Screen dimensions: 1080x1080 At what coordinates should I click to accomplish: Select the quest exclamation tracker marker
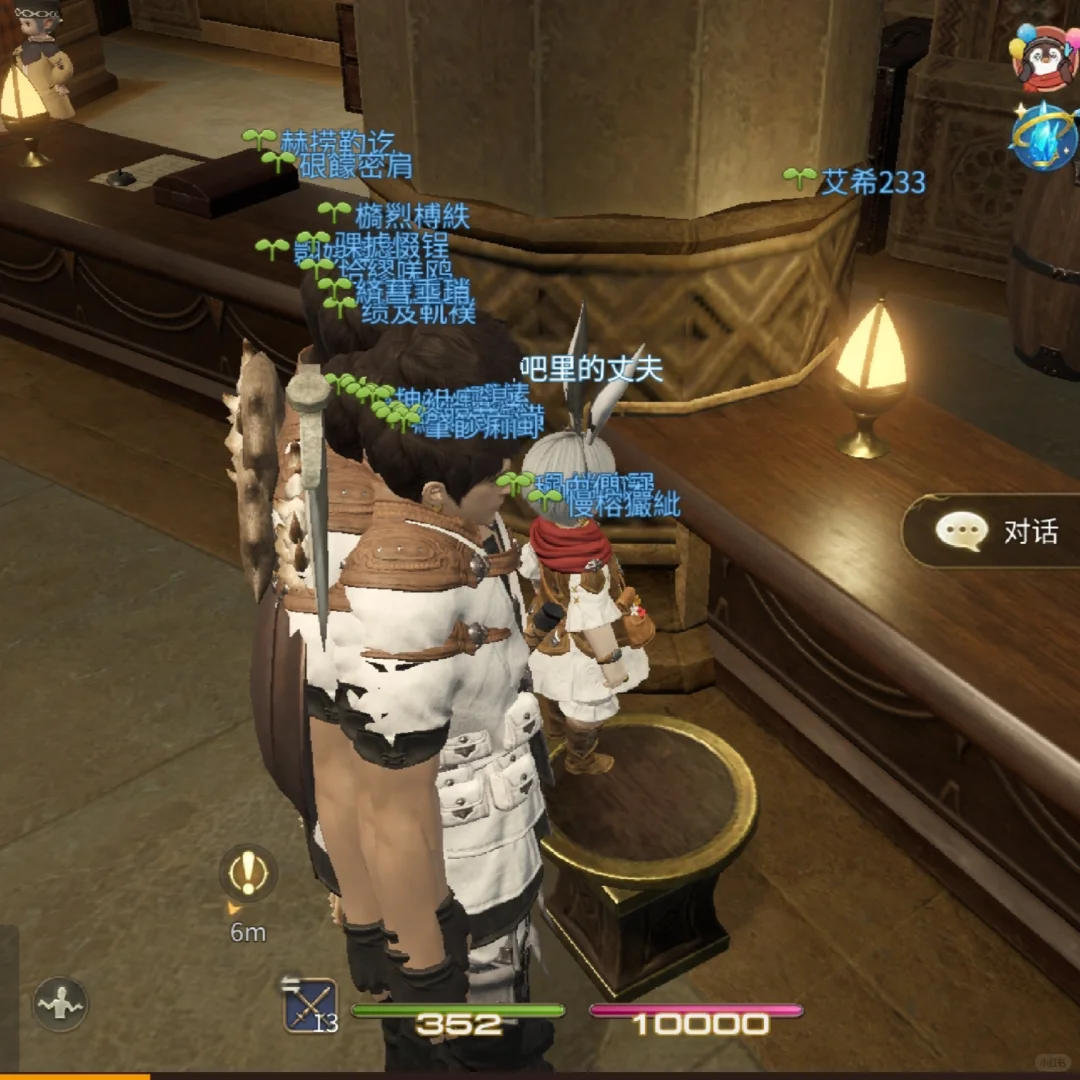click(248, 873)
